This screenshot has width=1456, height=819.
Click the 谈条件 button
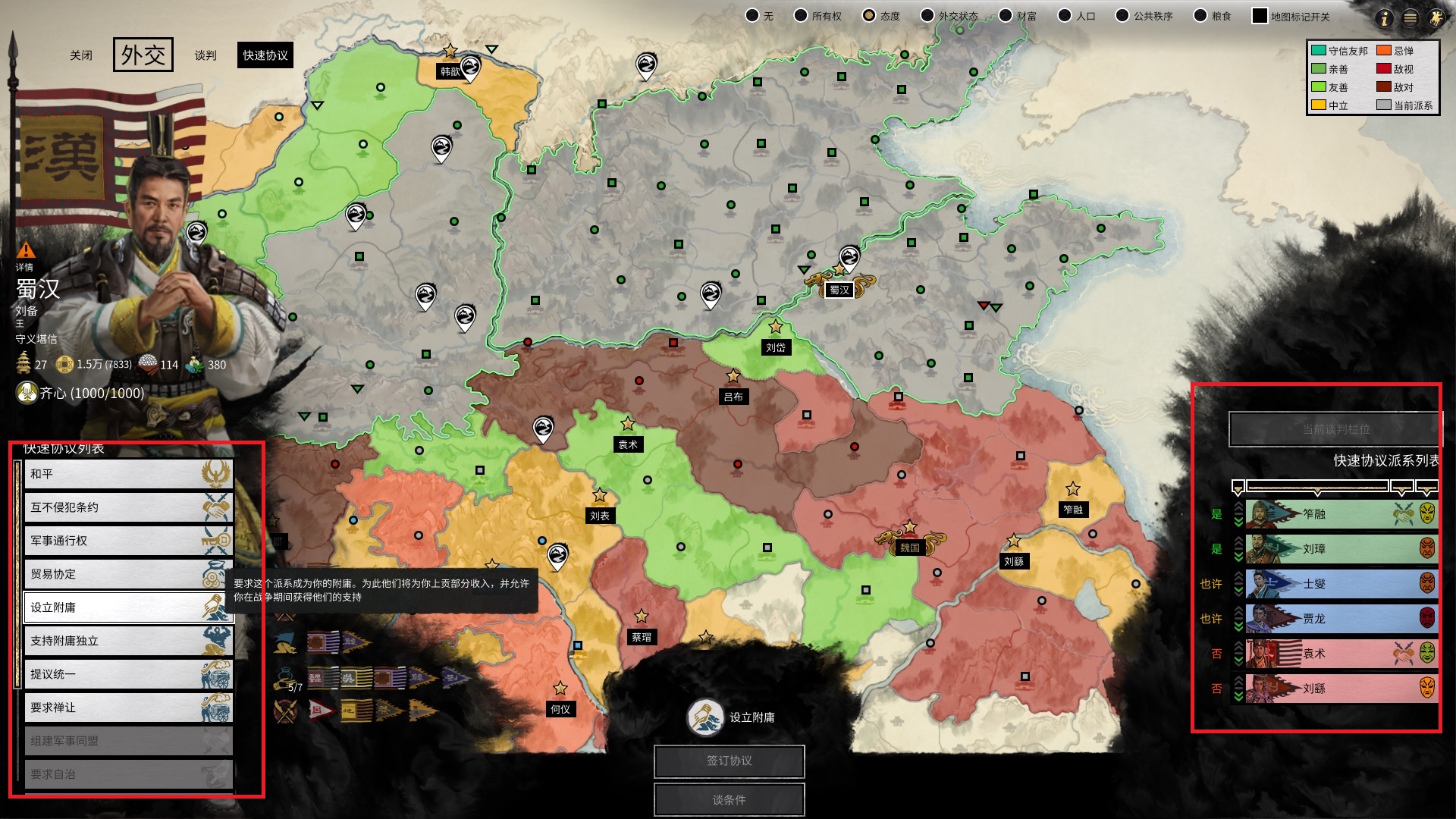[x=729, y=799]
